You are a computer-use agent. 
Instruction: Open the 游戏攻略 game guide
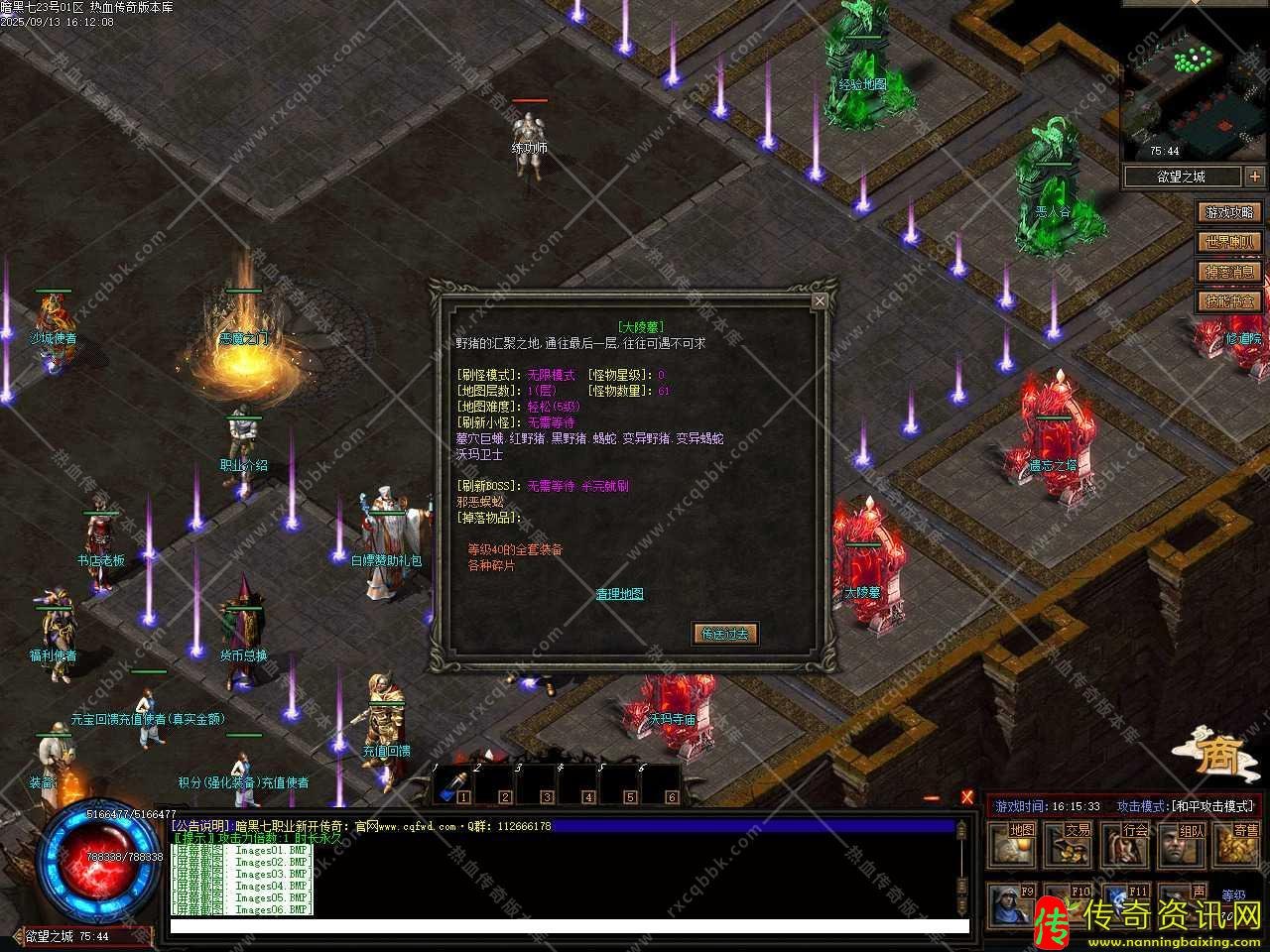[1229, 212]
